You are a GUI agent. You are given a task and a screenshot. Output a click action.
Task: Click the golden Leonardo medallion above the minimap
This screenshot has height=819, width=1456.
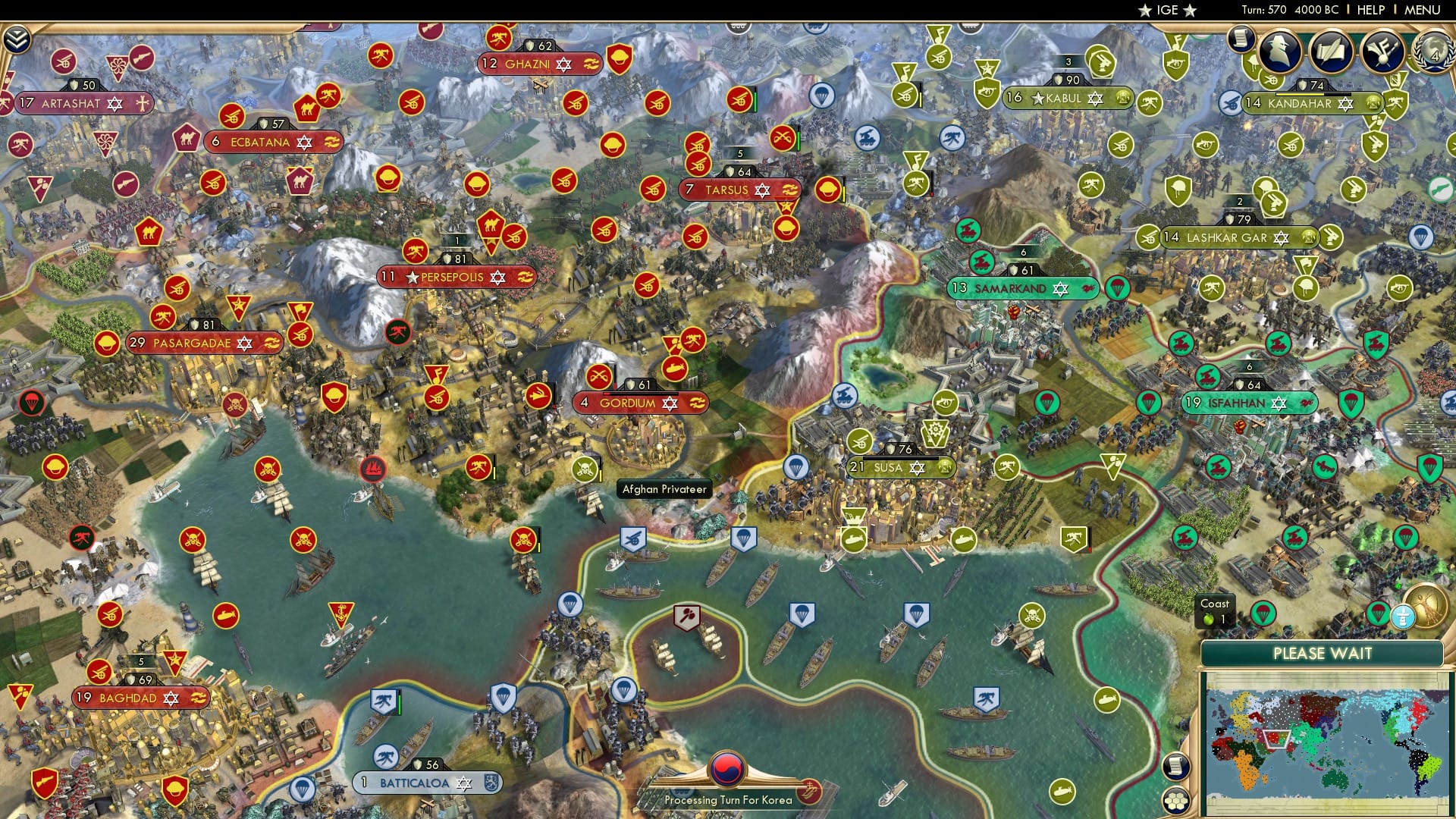point(1424,606)
